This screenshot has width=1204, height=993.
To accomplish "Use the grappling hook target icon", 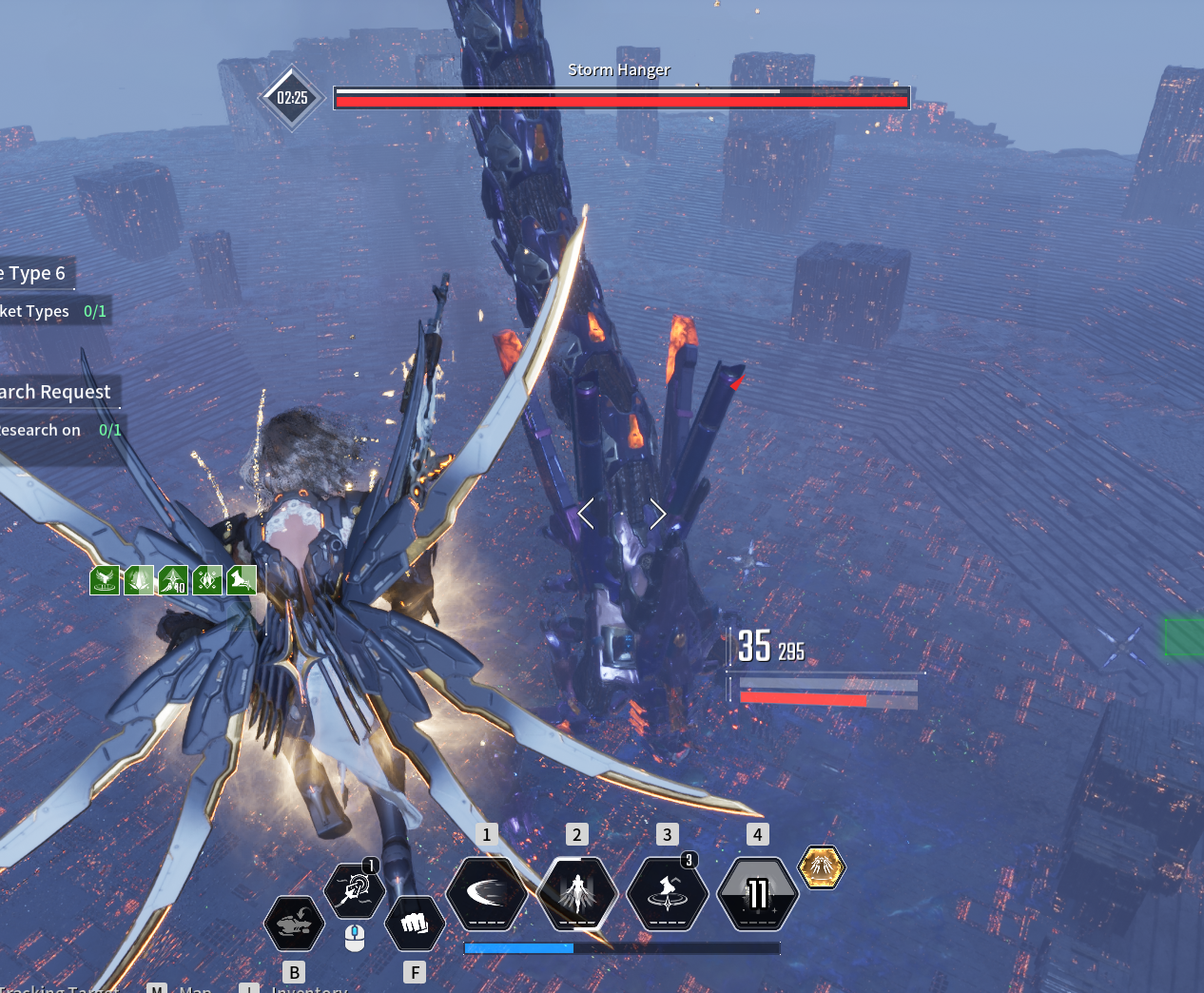I will pyautogui.click(x=354, y=890).
